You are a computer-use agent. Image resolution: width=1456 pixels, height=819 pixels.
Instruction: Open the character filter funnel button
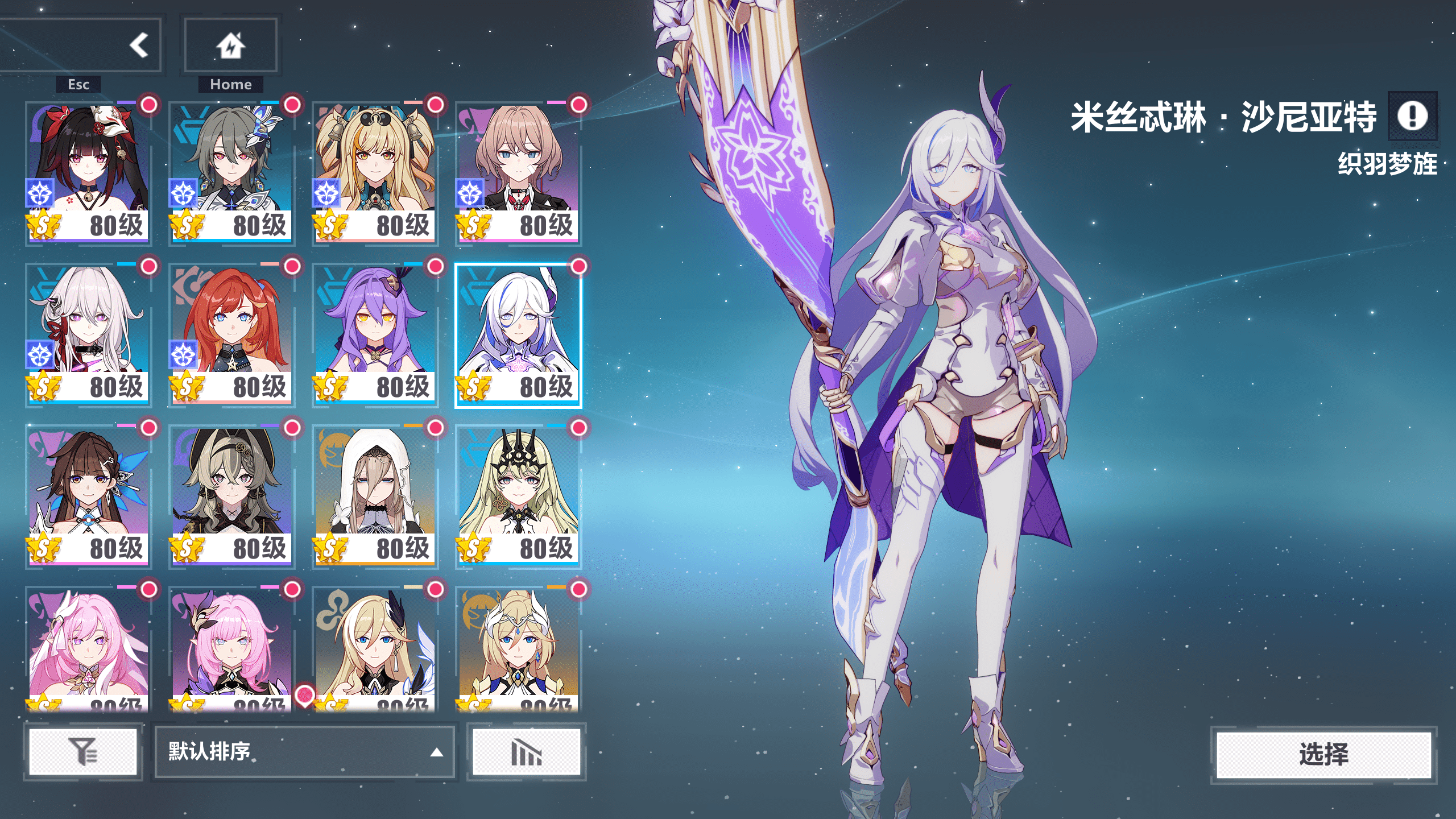pos(83,752)
